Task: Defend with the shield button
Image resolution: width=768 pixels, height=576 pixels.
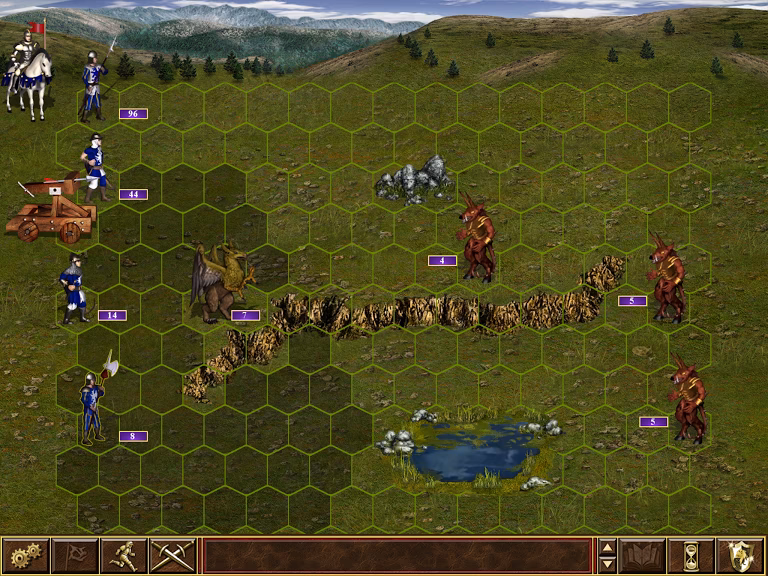Action: (740, 555)
